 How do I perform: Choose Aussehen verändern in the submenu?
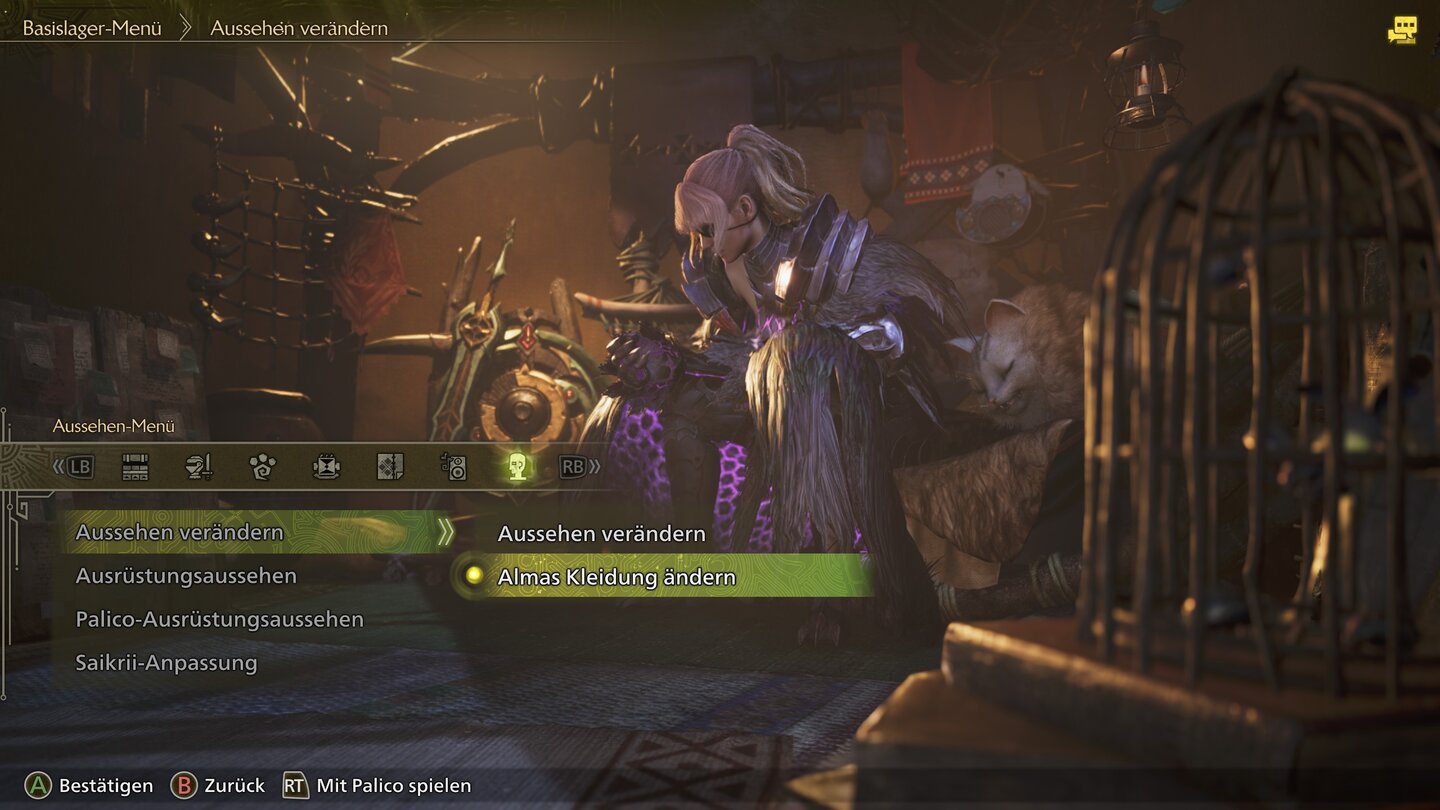click(601, 534)
